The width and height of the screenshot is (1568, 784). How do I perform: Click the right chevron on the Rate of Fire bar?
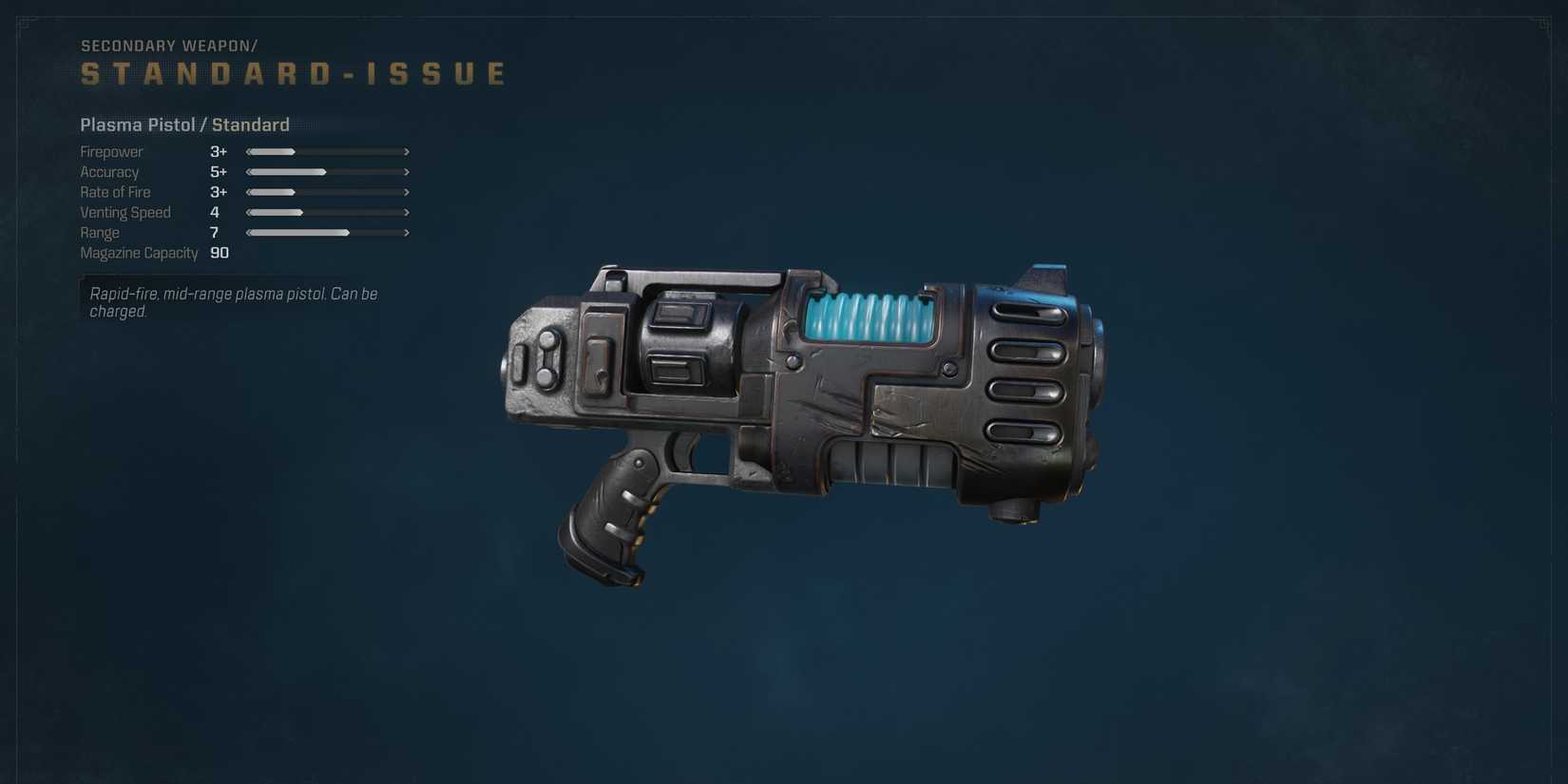(407, 192)
